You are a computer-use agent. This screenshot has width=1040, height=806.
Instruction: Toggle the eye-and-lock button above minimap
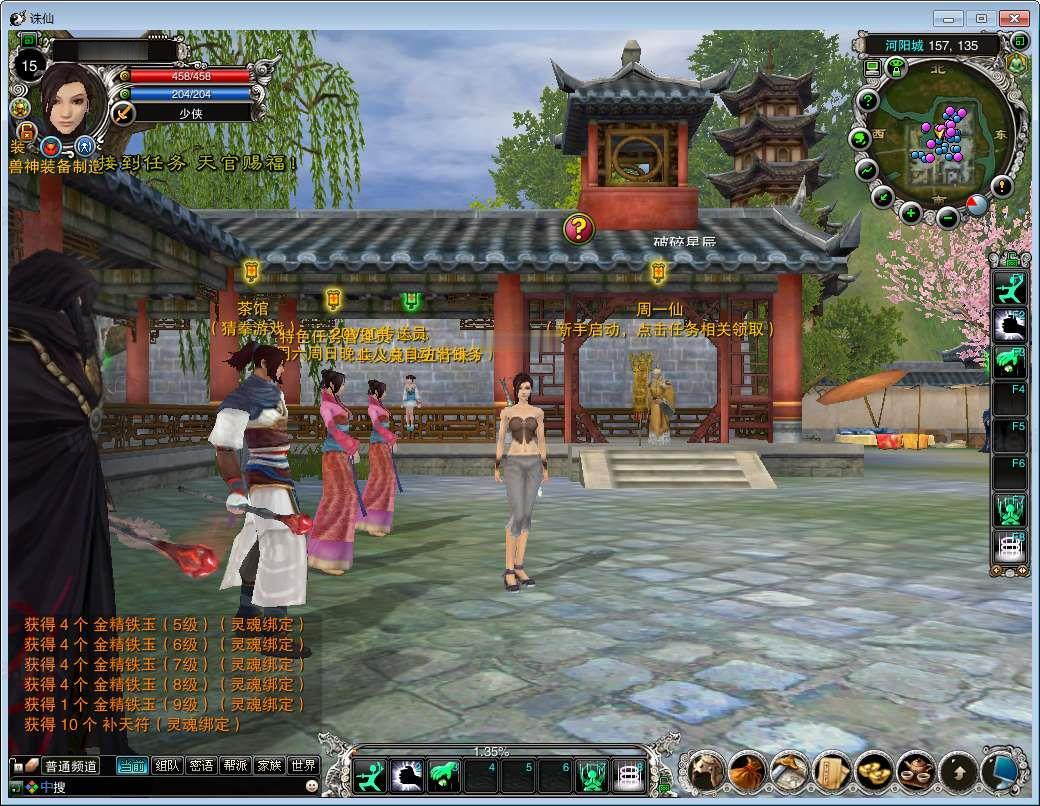click(x=897, y=68)
